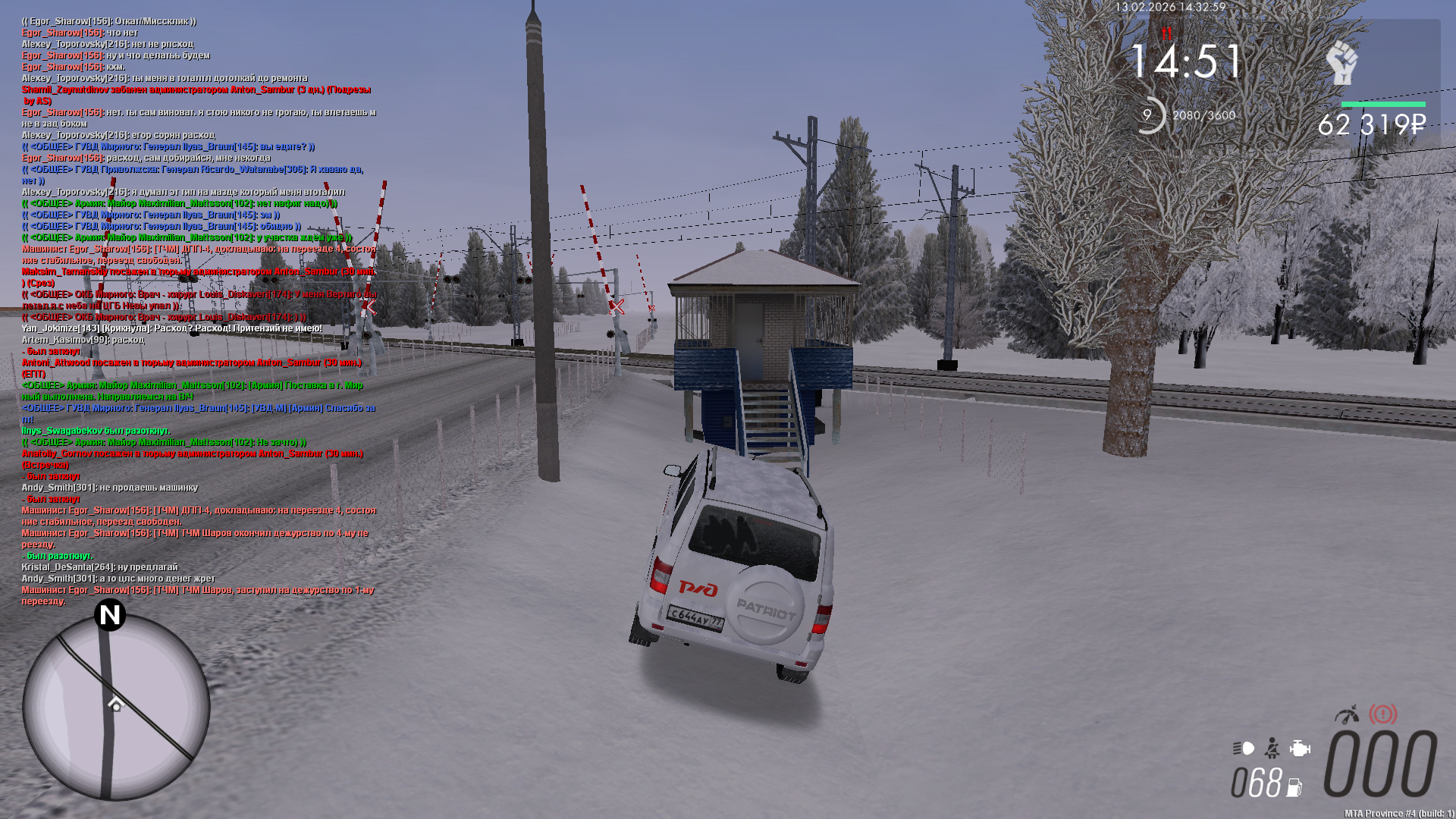Click Andy_Smith's latest chat message
This screenshot has height=819, width=1456.
[x=118, y=579]
